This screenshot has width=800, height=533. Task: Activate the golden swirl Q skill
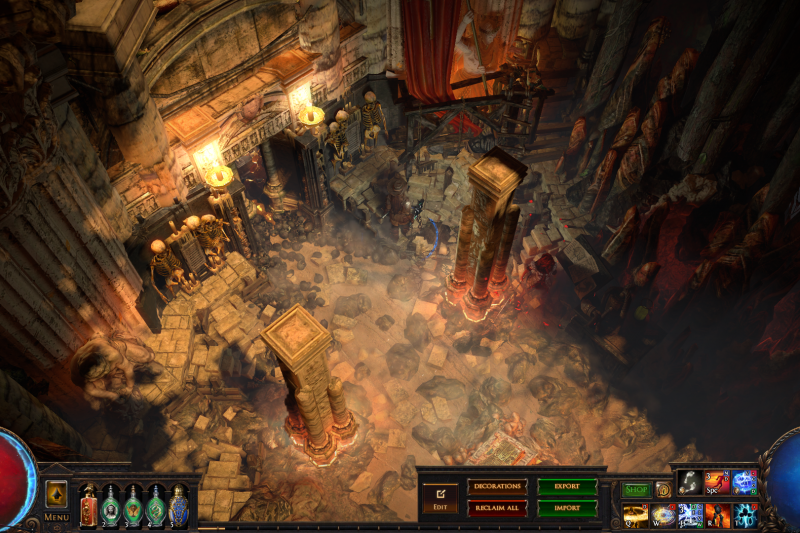click(x=636, y=514)
